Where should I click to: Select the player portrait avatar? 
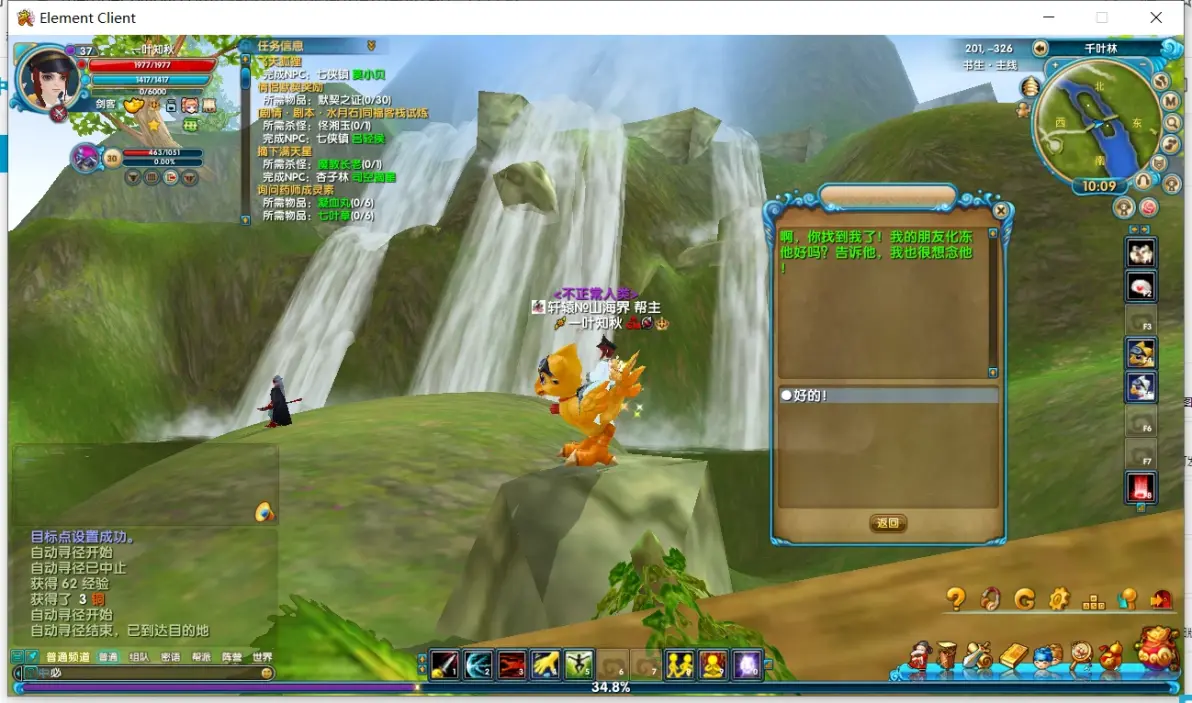pyautogui.click(x=47, y=78)
